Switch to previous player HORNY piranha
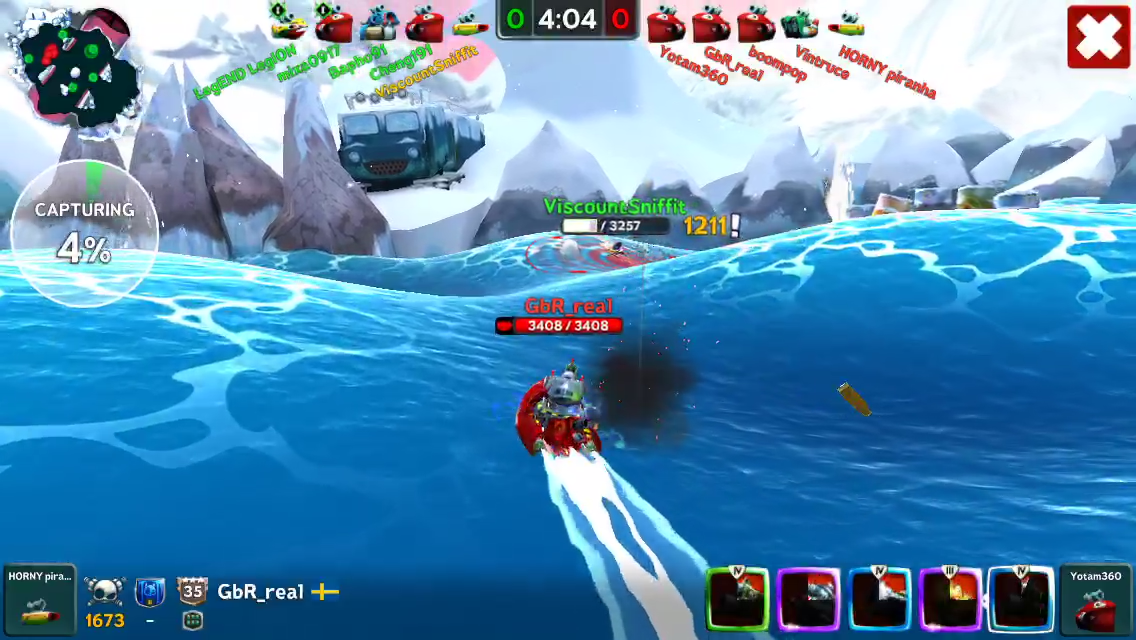This screenshot has height=640, width=1136. [39, 599]
